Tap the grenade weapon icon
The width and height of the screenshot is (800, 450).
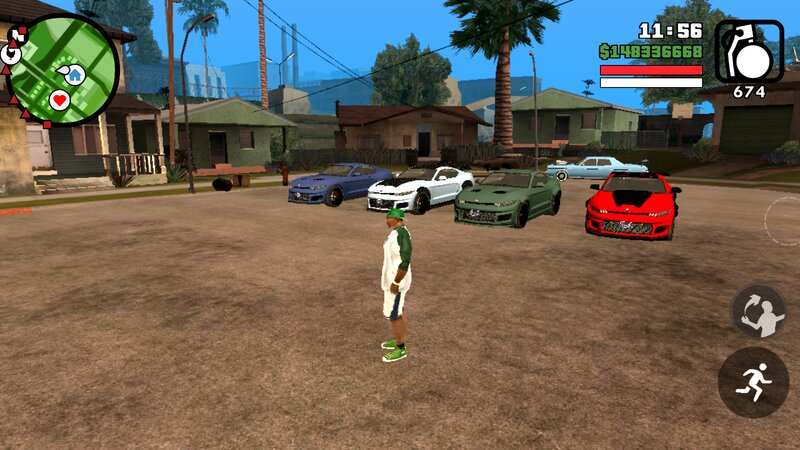tap(749, 51)
